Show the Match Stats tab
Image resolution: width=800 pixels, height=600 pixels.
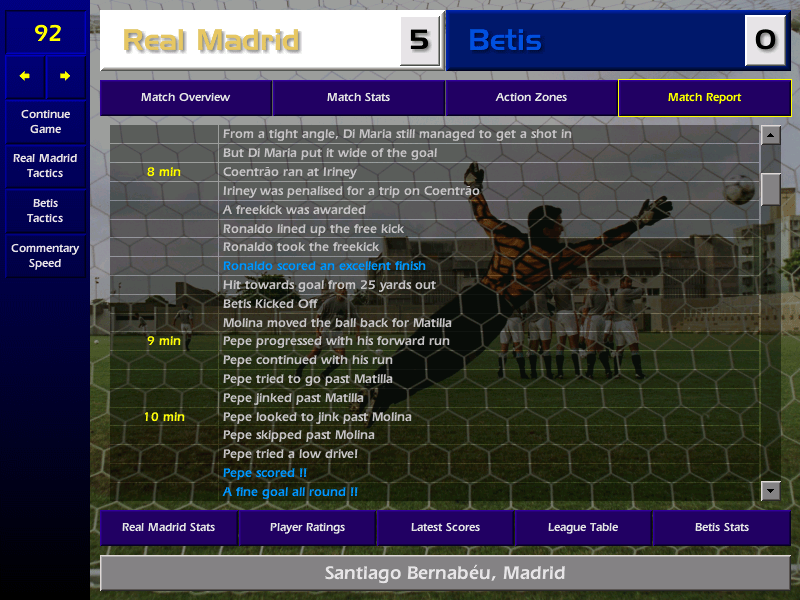point(358,98)
